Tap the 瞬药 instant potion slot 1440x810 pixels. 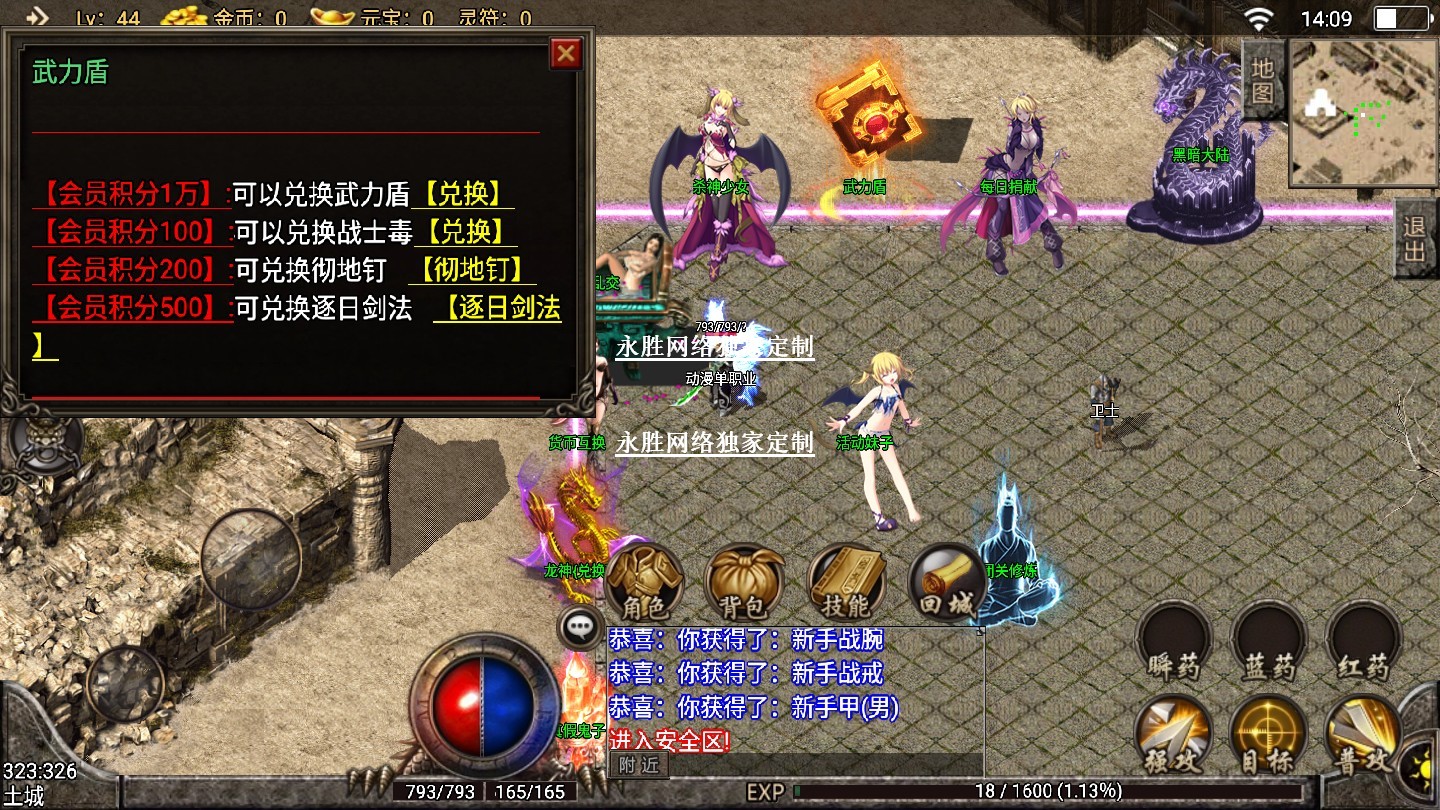pyautogui.click(x=1173, y=642)
